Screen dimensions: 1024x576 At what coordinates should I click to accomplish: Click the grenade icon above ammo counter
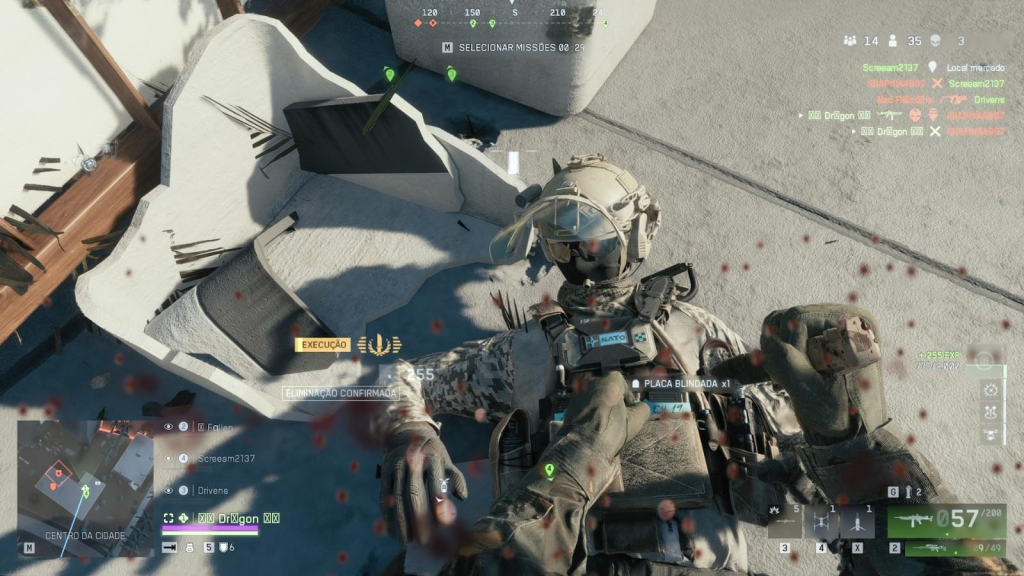[907, 492]
